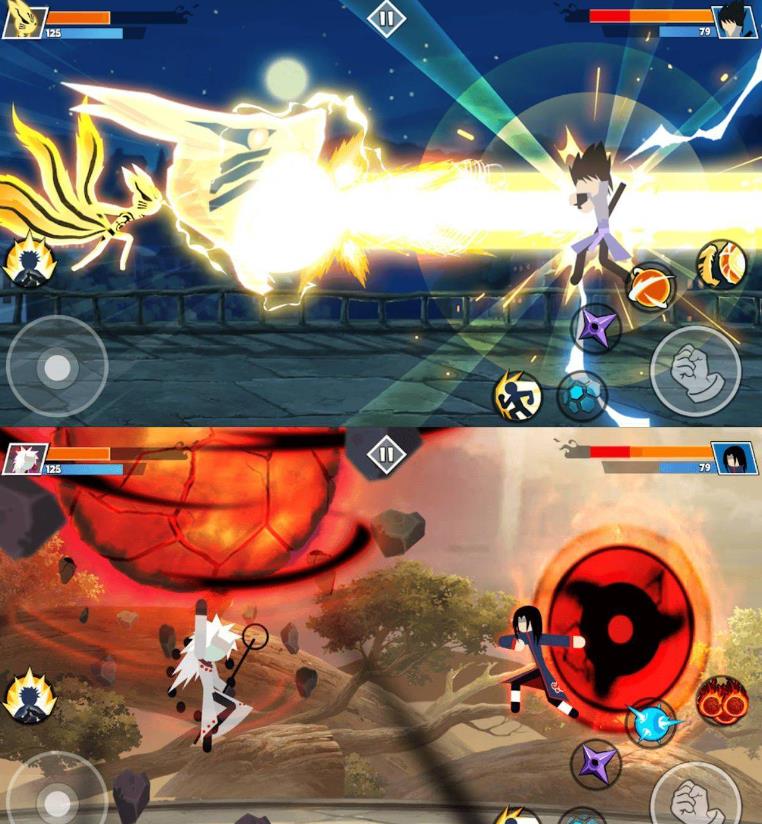Viewport: 762px width, 824px height.
Task: Use the fox tail and orange sphere skill
Action: pyautogui.click(x=721, y=263)
